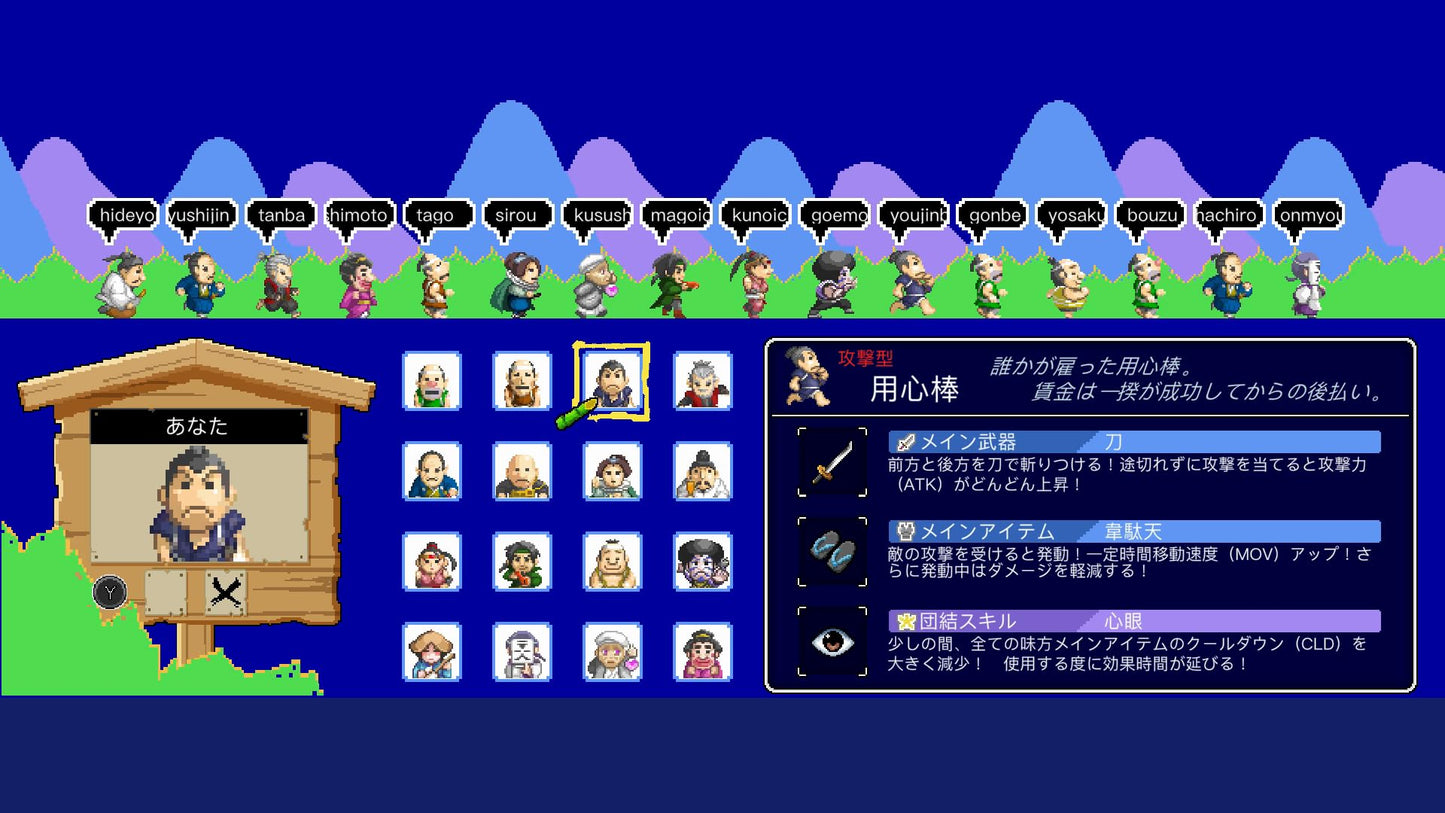Viewport: 1445px width, 813px height.
Task: Select the pink-clad woman portrait in bottom row
Action: 702,651
